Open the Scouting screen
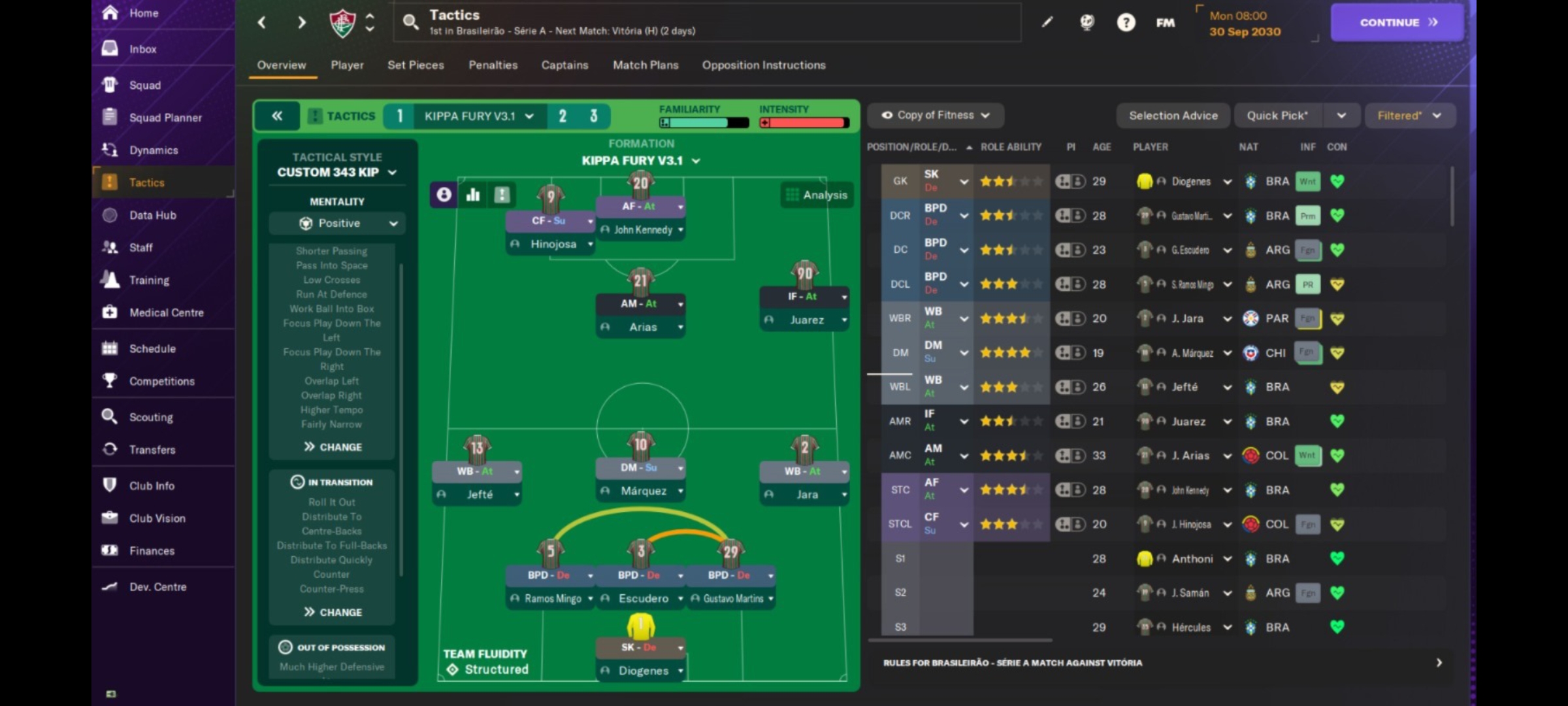This screenshot has height=706, width=1568. 151,416
